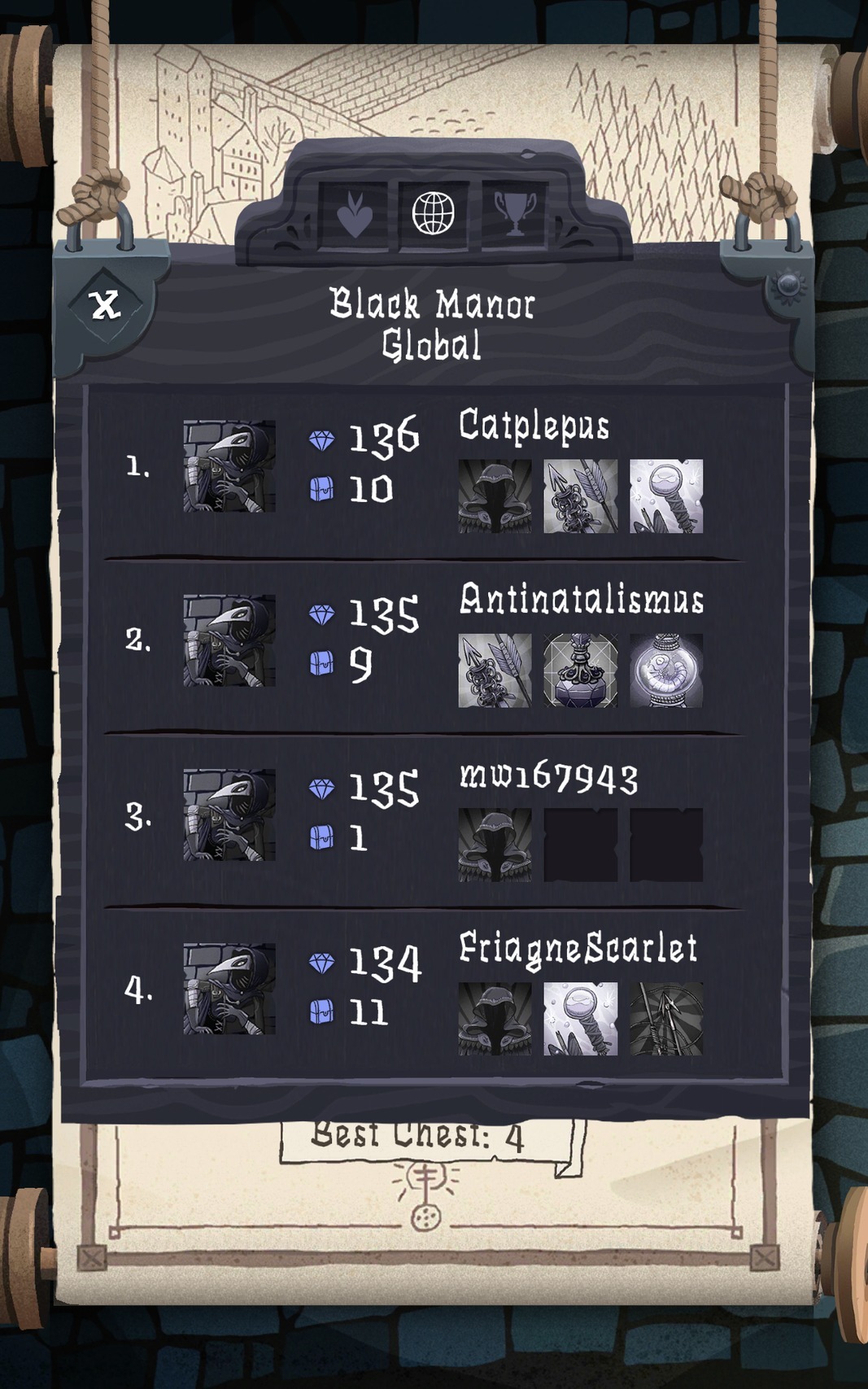The image size is (868, 1389).
Task: Inspect Catplepus's magnifying scepter item
Action: coord(666,496)
